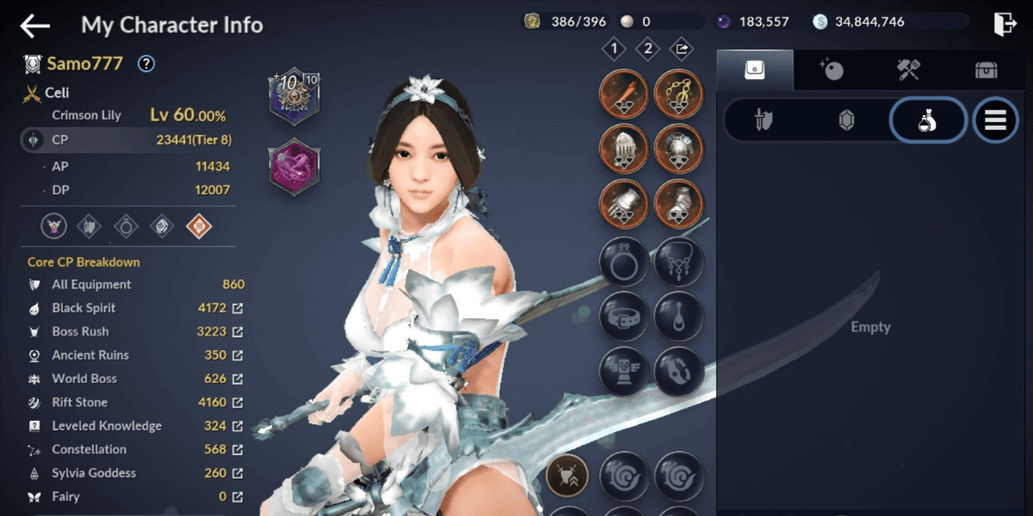Filter inventory by sword and shield gear
This screenshot has width=1033, height=516.
tap(763, 121)
